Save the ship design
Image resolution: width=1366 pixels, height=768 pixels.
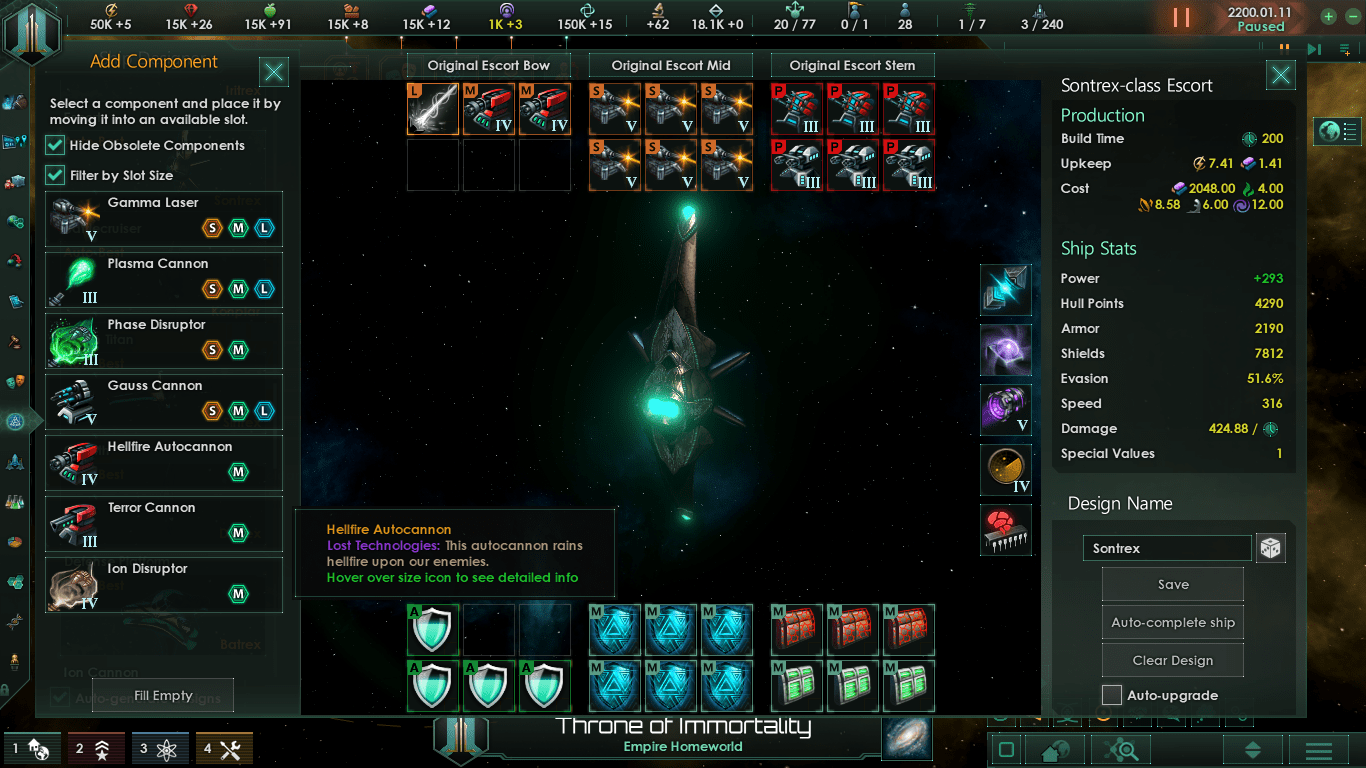click(1172, 585)
